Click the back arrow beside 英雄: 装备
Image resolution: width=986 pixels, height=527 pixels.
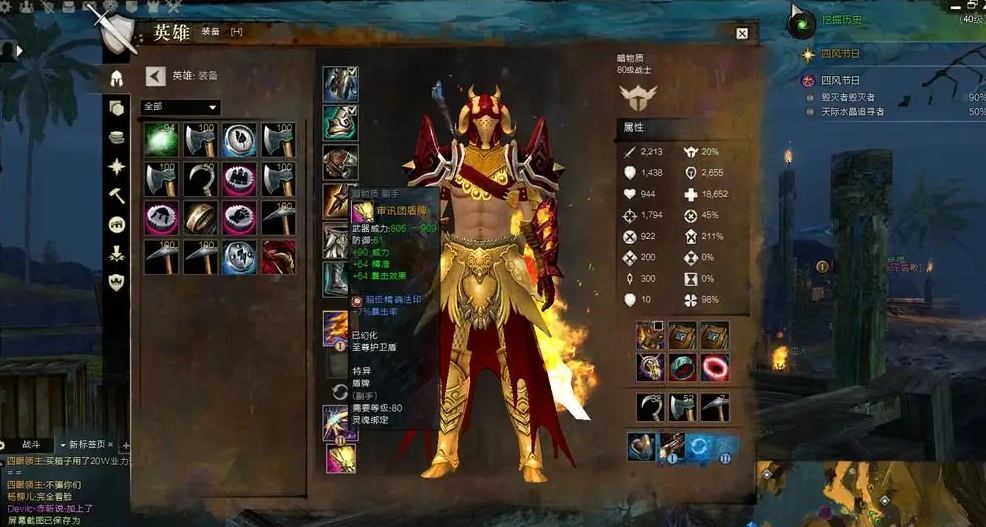(155, 75)
